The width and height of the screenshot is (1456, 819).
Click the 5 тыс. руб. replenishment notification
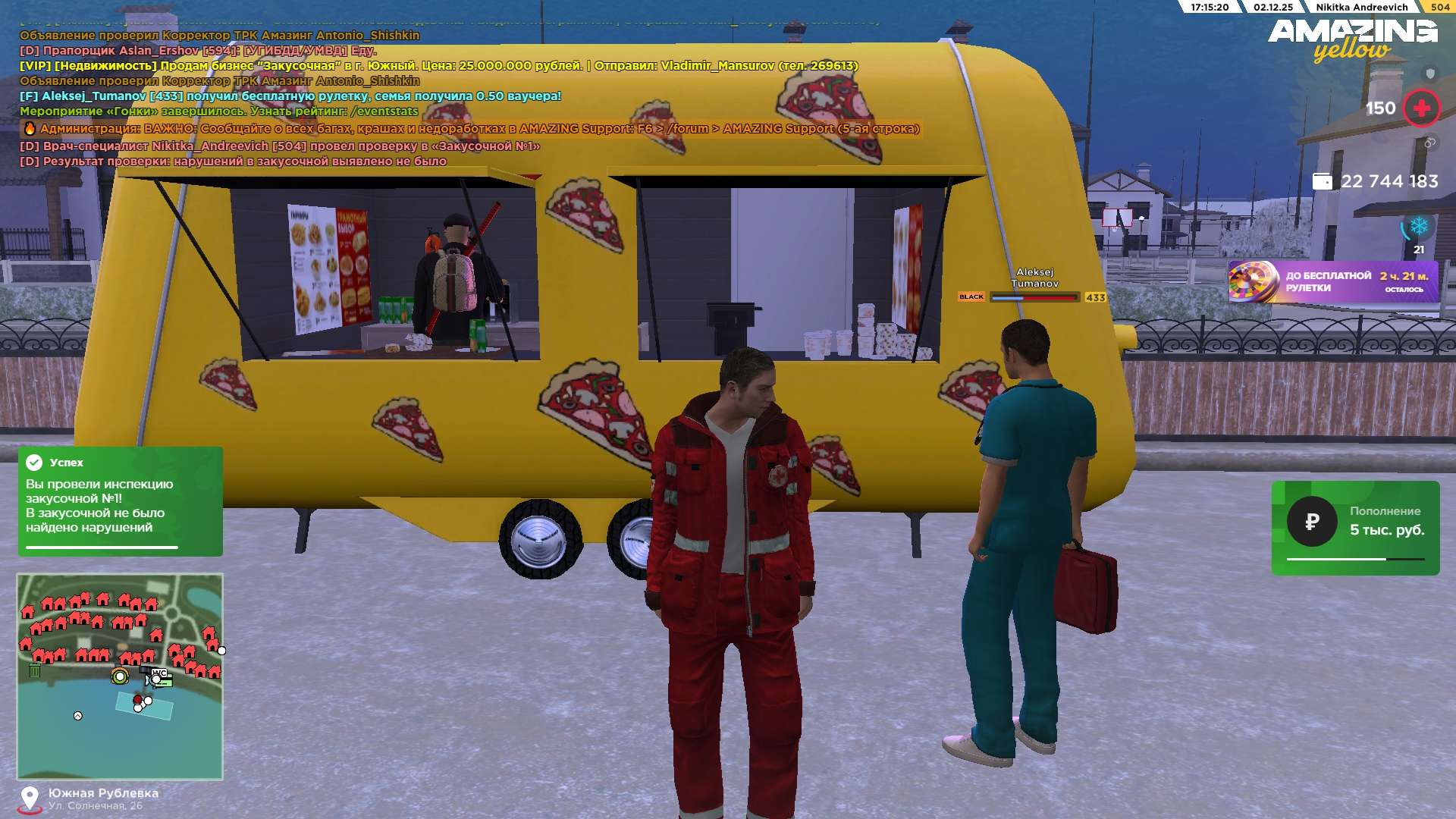click(1355, 527)
